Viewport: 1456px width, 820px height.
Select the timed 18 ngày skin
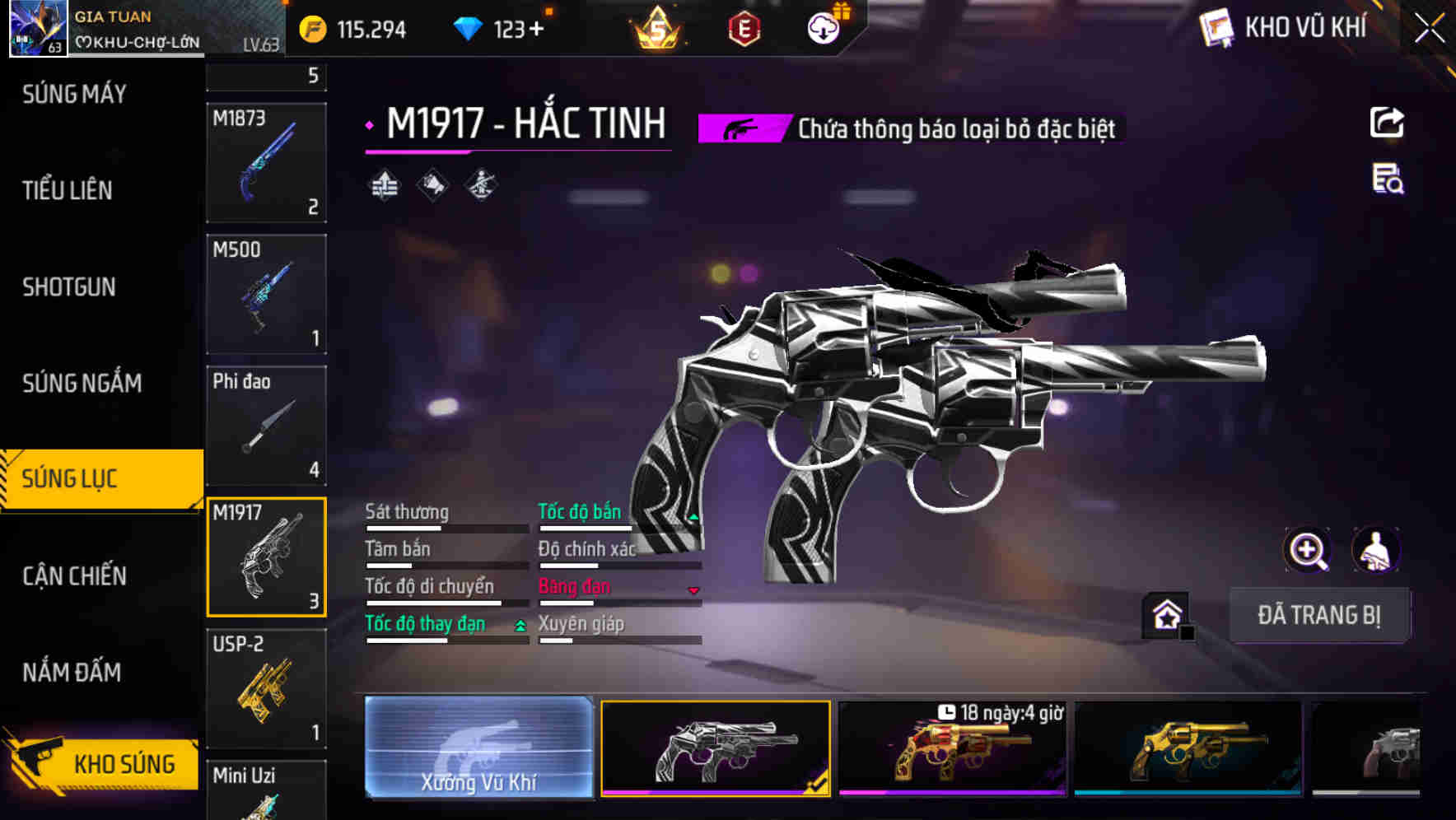point(952,748)
